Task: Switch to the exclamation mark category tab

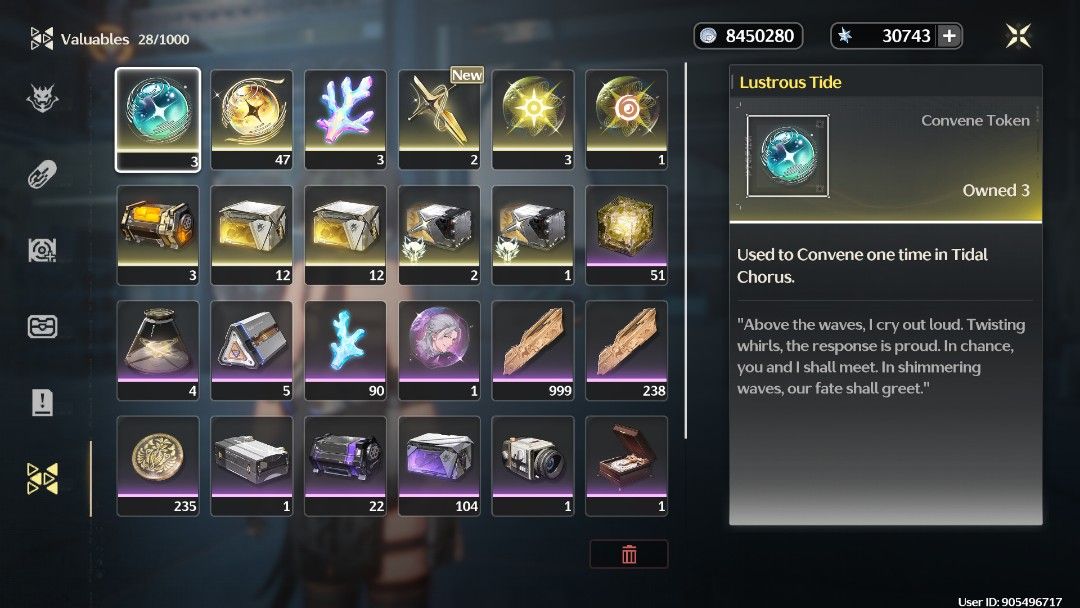Action: click(42, 402)
